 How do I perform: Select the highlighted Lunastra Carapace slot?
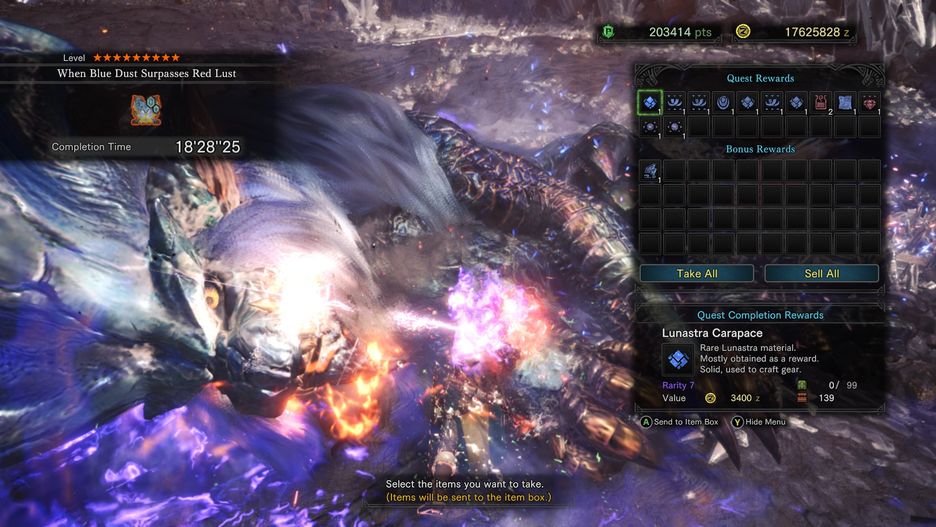coord(650,102)
